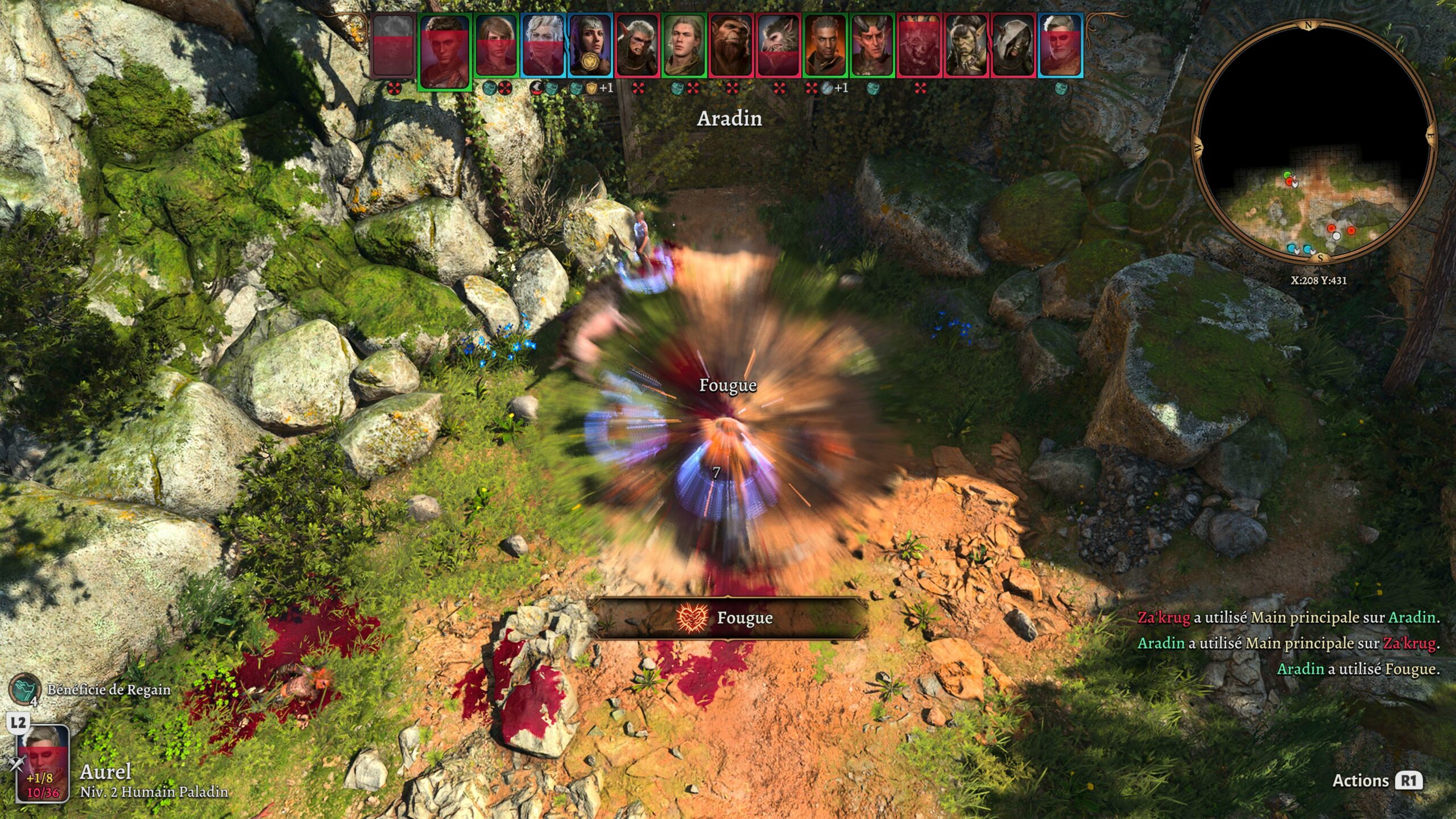Select the bugbear portrait in turn order

[731, 45]
